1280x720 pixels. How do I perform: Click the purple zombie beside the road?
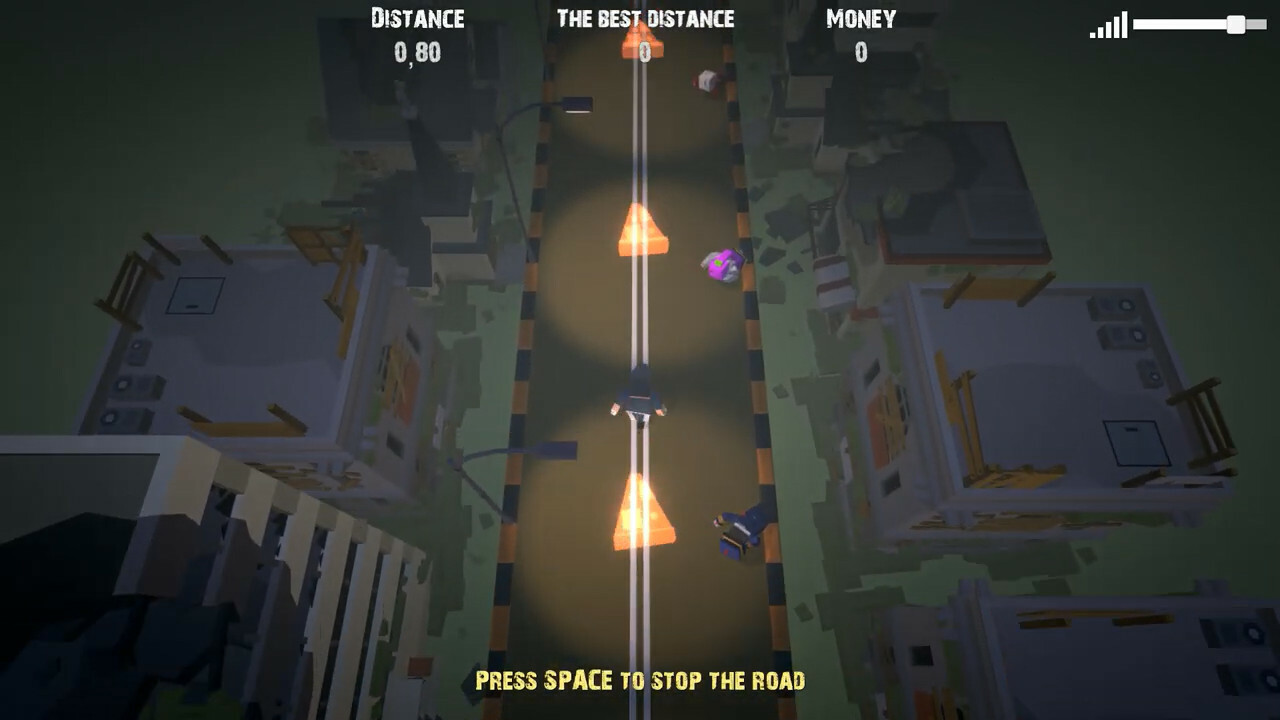(x=722, y=265)
